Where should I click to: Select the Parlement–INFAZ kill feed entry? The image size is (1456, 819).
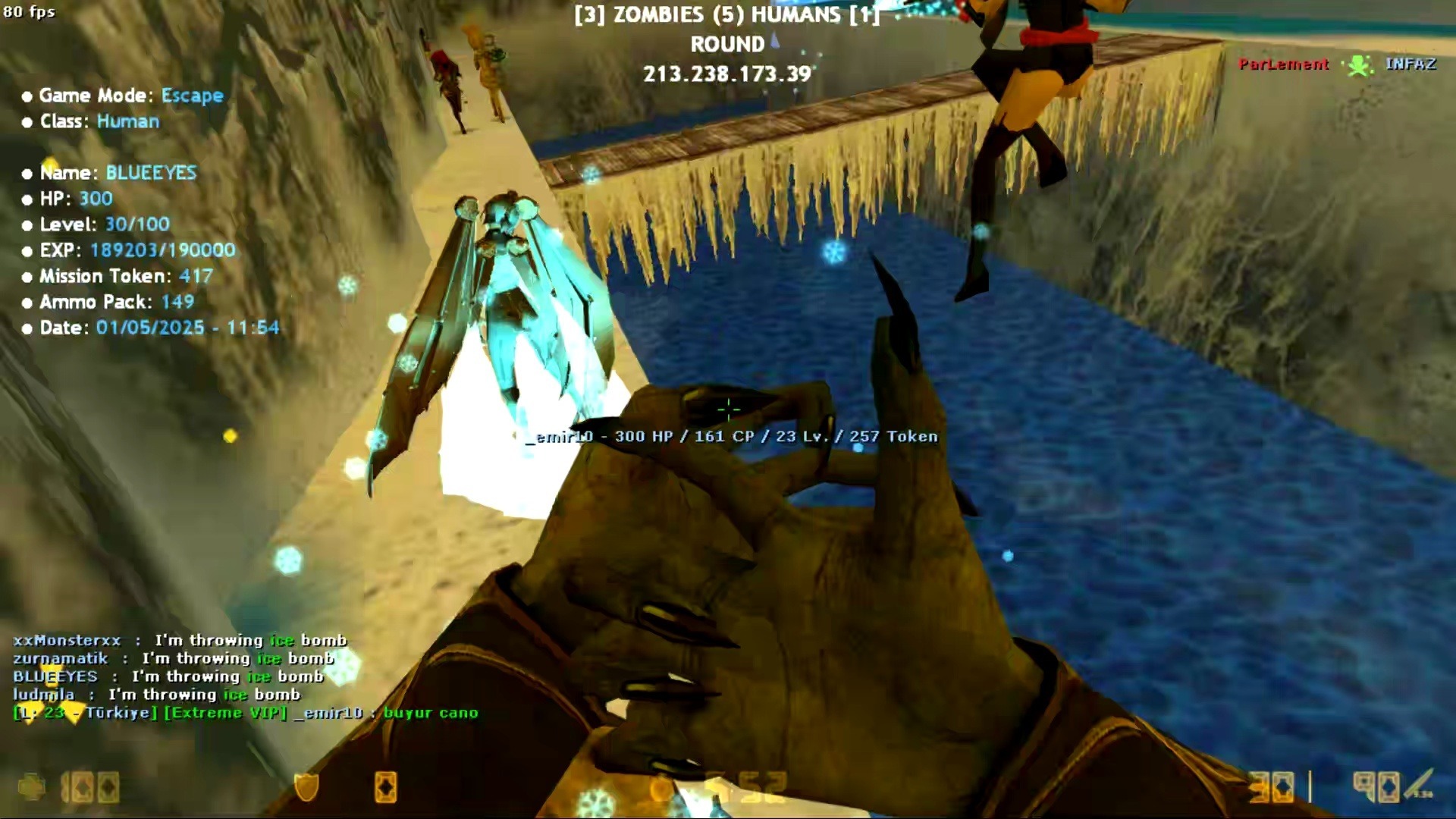pyautogui.click(x=1338, y=64)
